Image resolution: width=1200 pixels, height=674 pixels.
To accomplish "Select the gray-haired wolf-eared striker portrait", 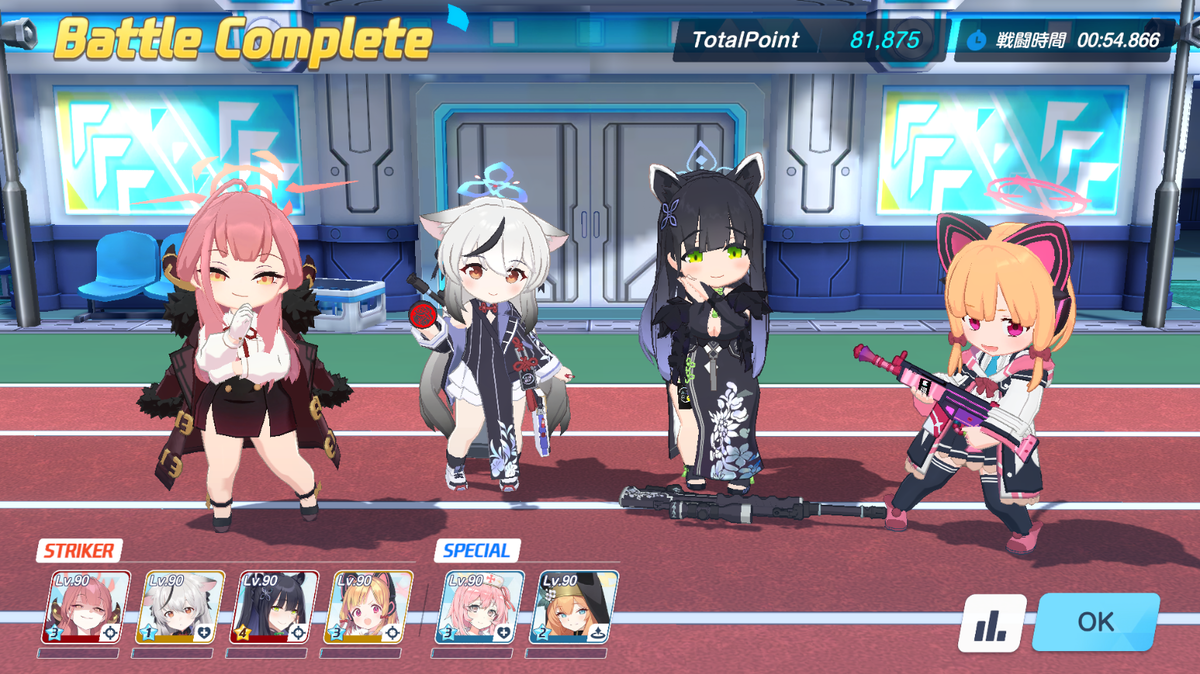I will [x=179, y=607].
